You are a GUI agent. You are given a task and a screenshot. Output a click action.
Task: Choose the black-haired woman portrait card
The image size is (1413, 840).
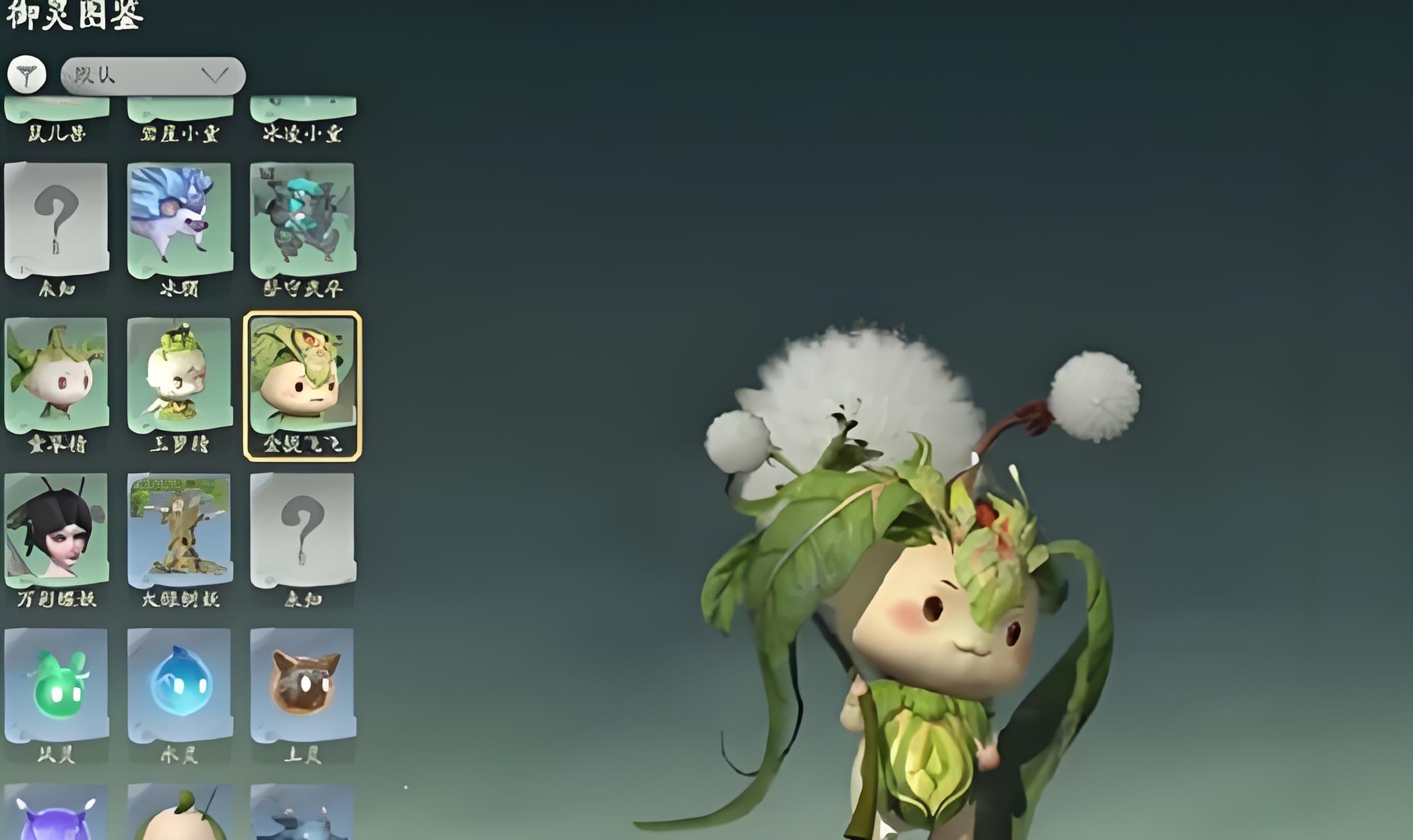point(57,531)
